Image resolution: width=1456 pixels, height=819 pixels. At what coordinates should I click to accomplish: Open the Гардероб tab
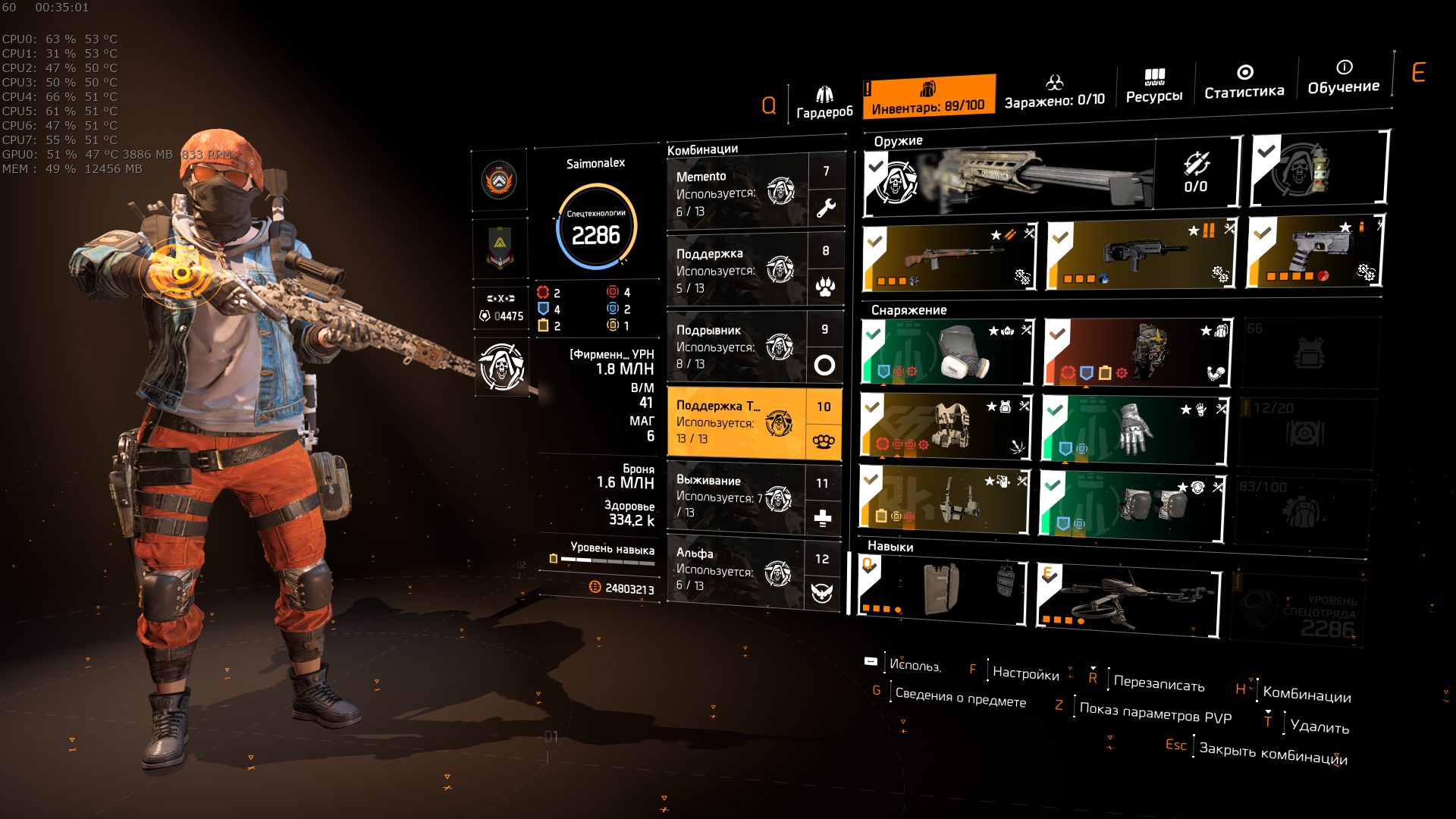tap(824, 103)
